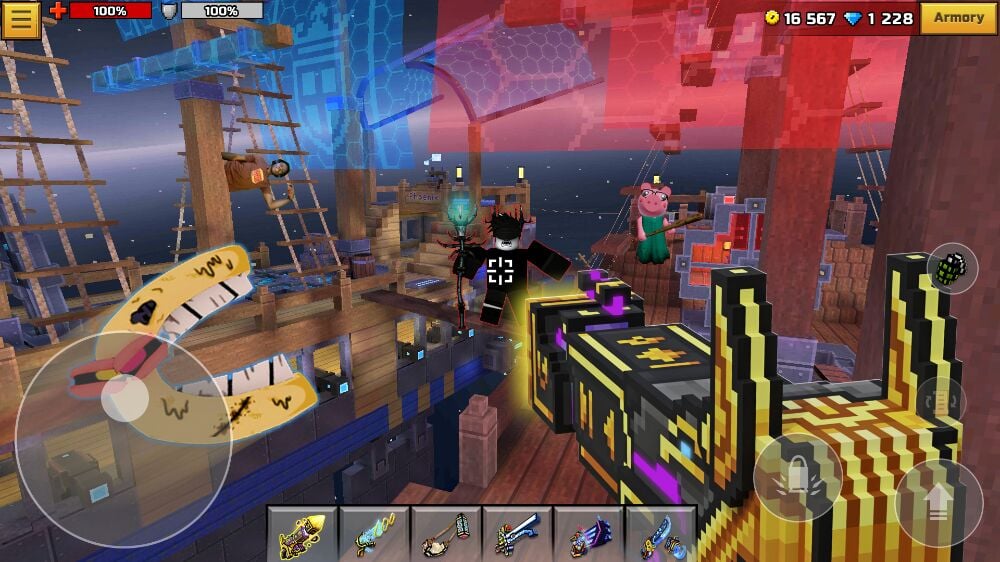Throw a grenade with the grenade button
The width and height of the screenshot is (1000, 562).
[x=951, y=268]
